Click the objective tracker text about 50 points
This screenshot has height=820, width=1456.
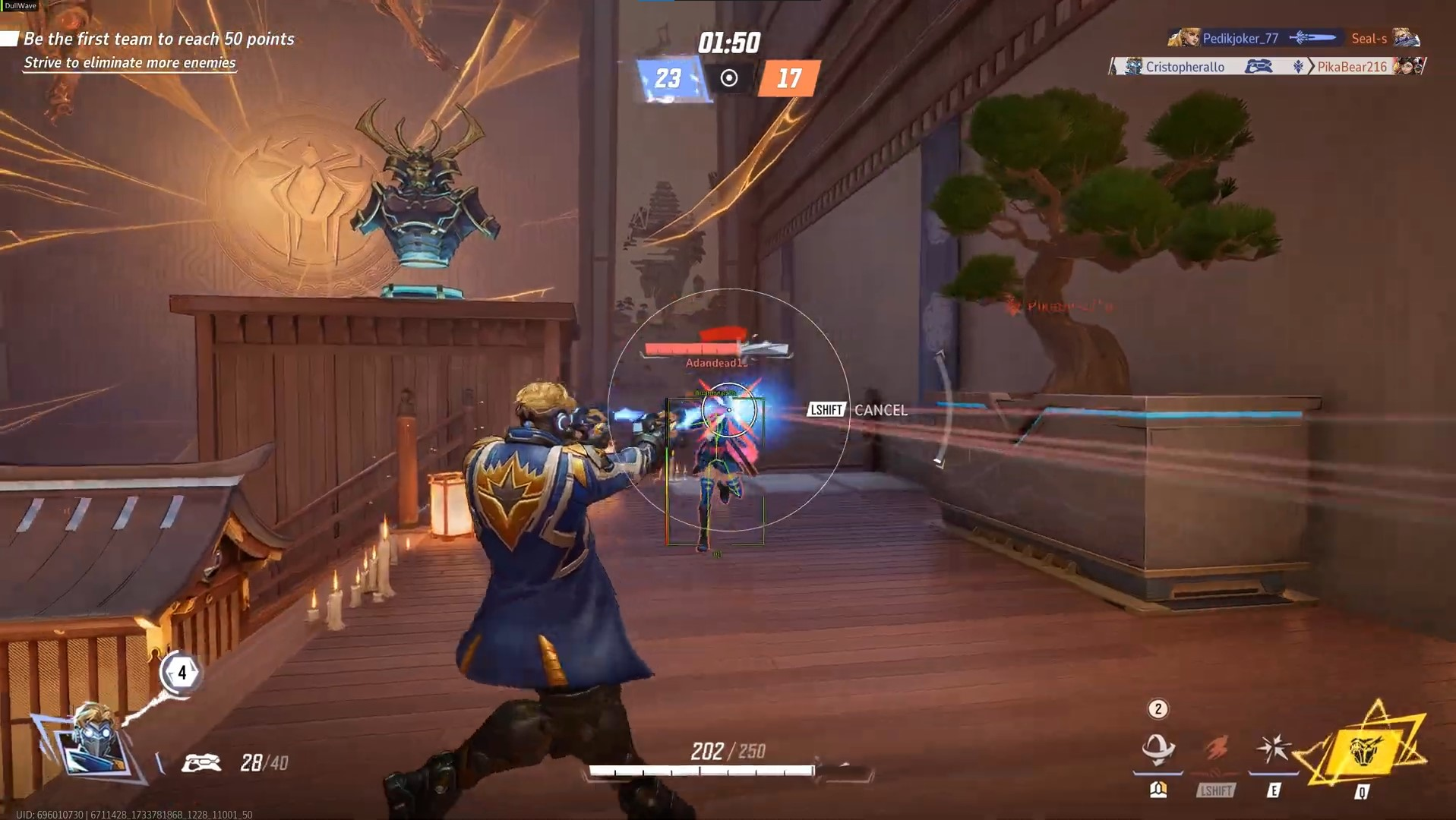tap(159, 39)
